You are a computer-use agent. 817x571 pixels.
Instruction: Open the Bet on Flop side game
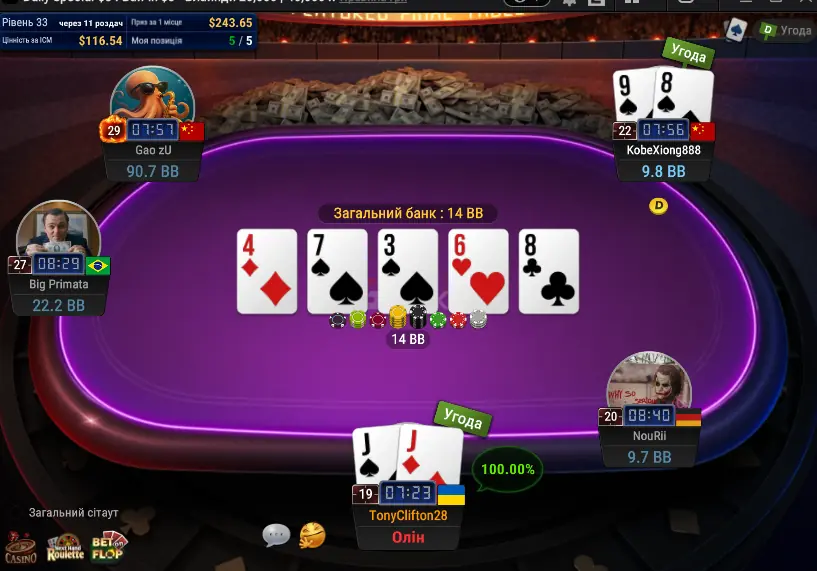[x=107, y=546]
